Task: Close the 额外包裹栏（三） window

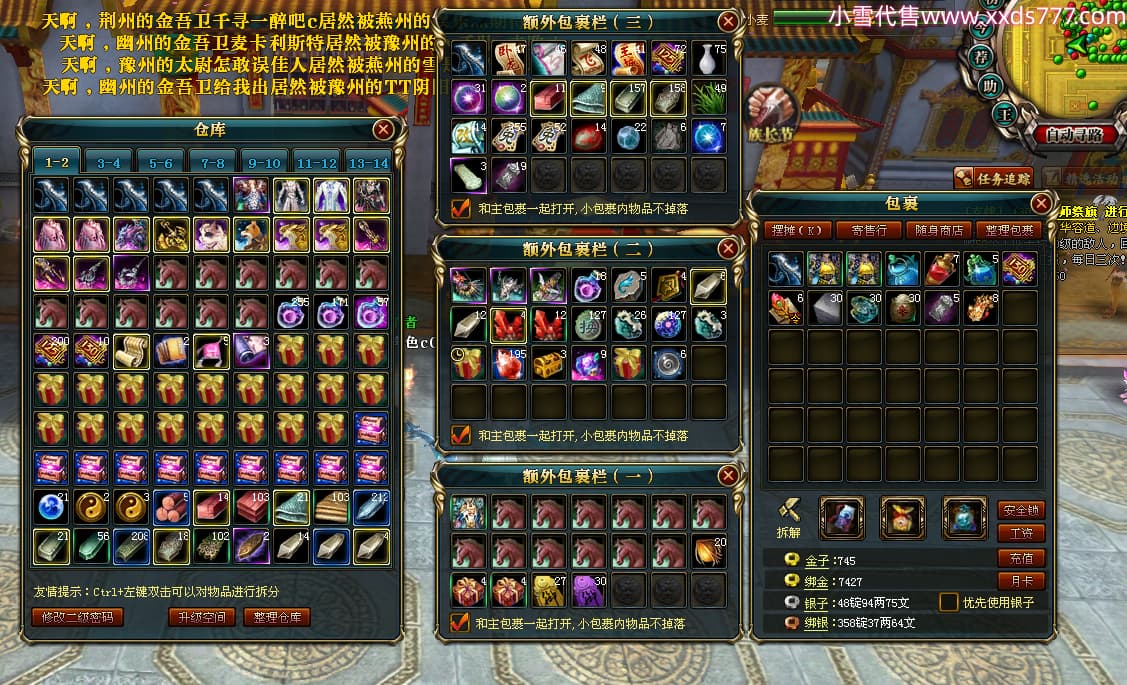Action: 728,21
